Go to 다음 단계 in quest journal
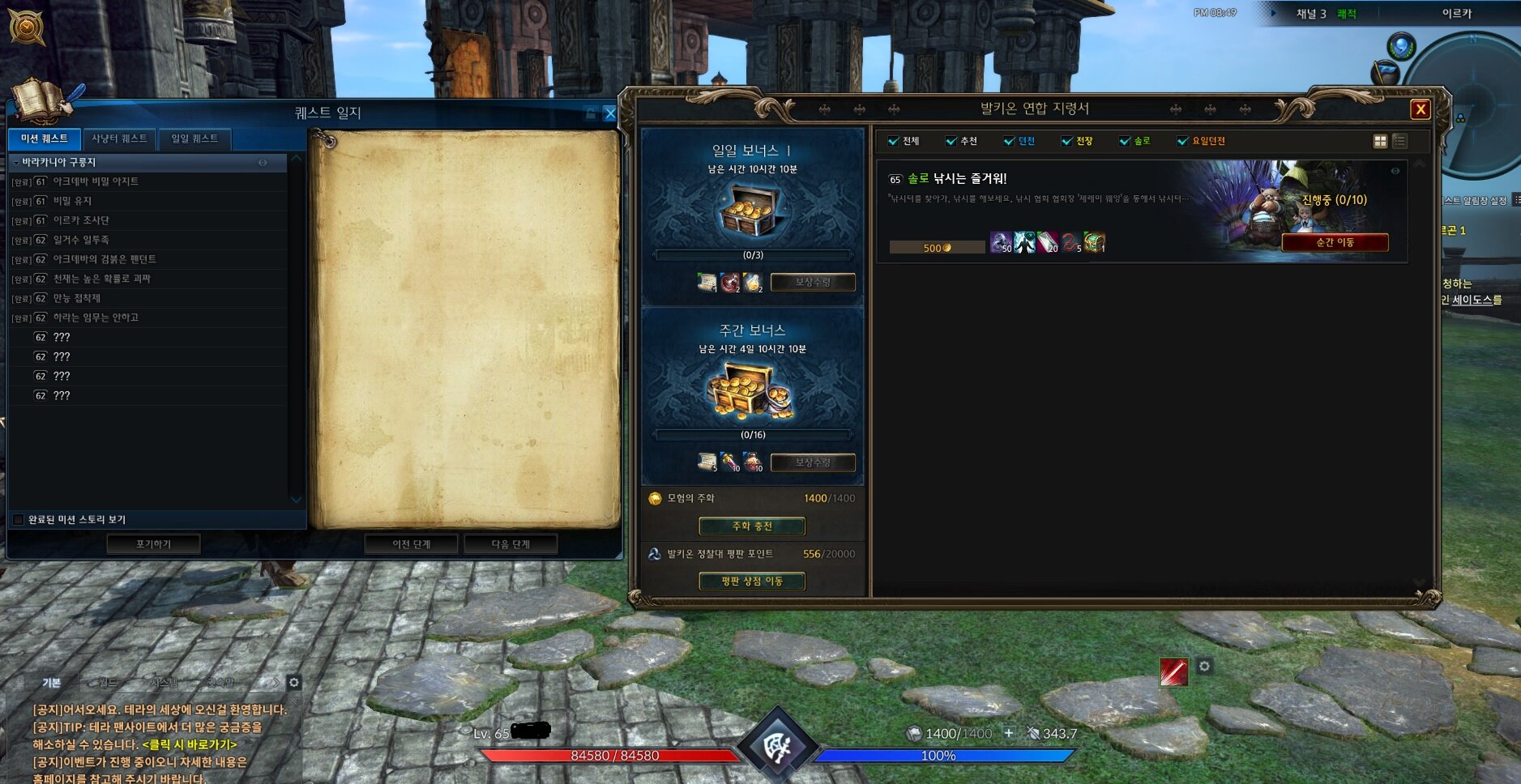The image size is (1521, 784). tap(511, 544)
